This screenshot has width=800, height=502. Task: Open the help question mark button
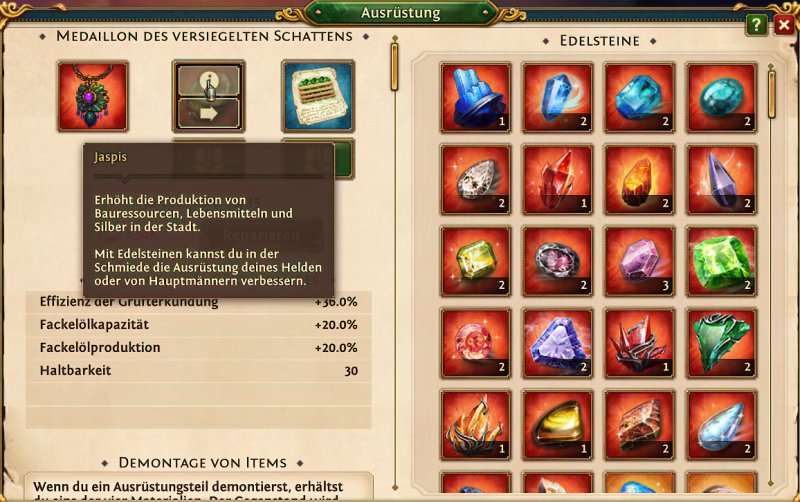click(757, 25)
